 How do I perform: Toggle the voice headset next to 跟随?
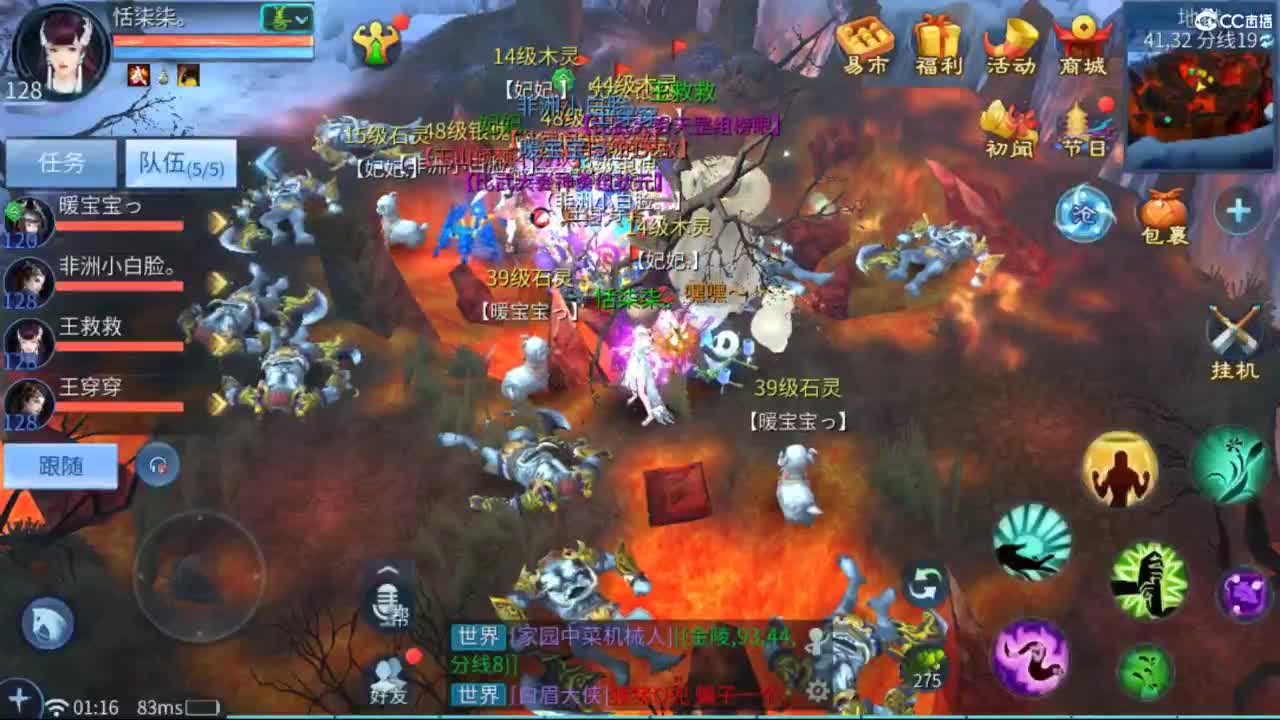[x=157, y=463]
